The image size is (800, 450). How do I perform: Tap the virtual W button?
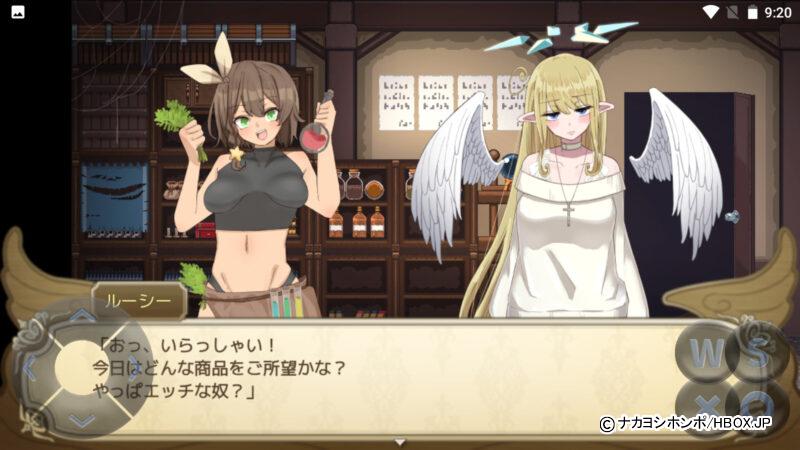[706, 352]
